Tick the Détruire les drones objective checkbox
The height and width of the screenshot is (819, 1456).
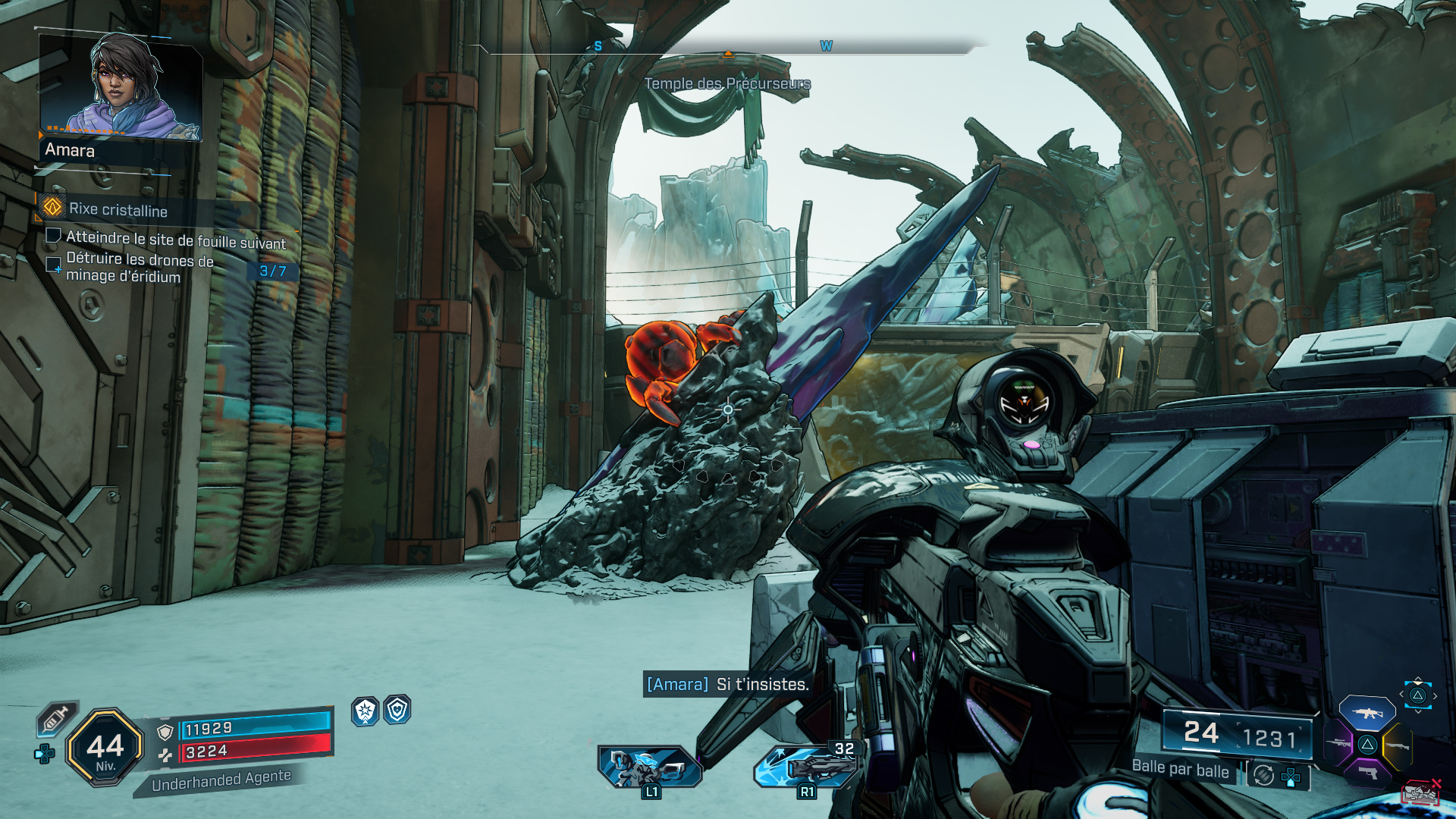click(x=54, y=265)
